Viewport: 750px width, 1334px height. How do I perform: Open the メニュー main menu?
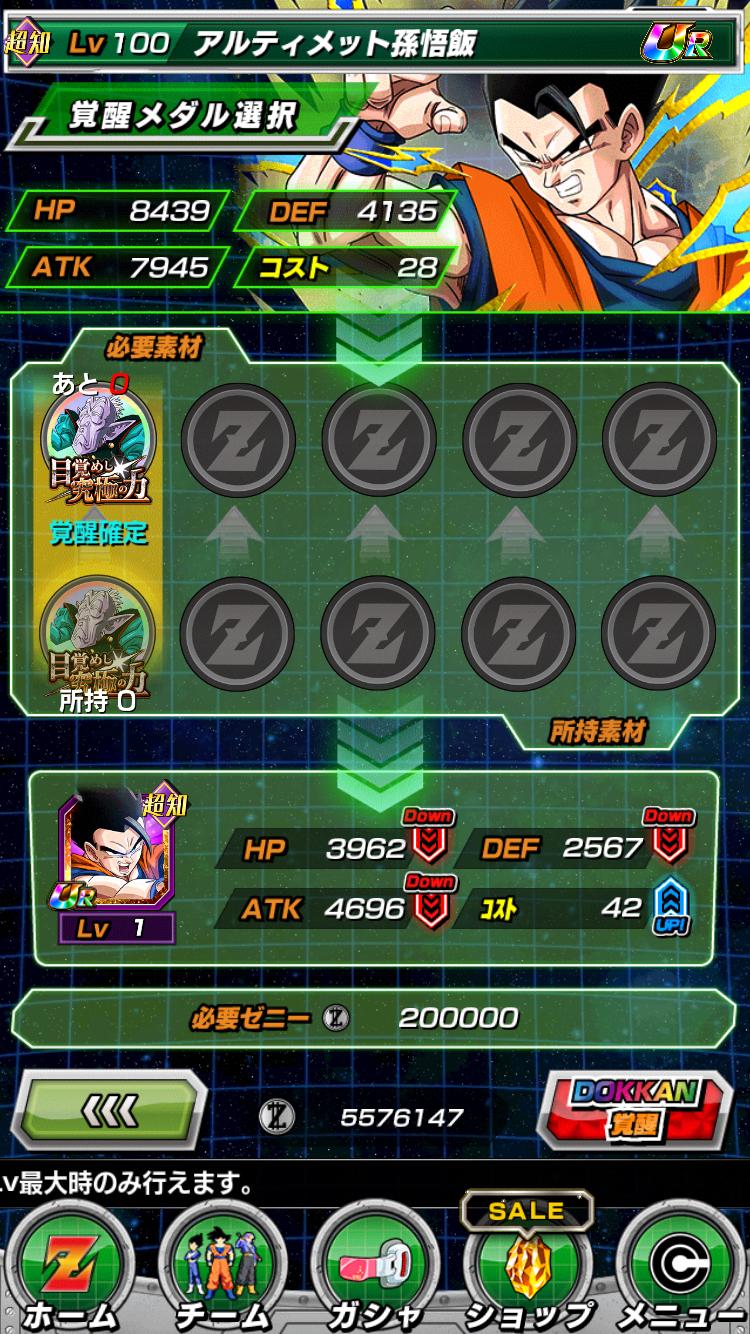pos(679,1265)
